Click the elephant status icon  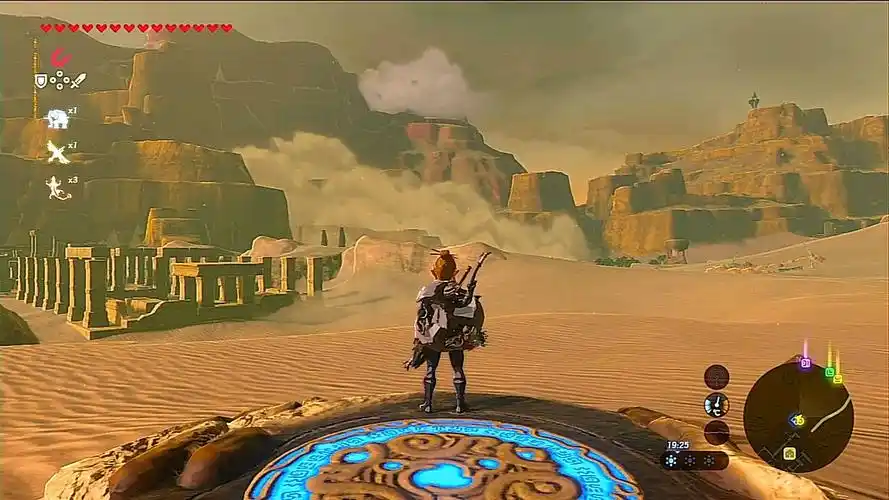point(56,119)
